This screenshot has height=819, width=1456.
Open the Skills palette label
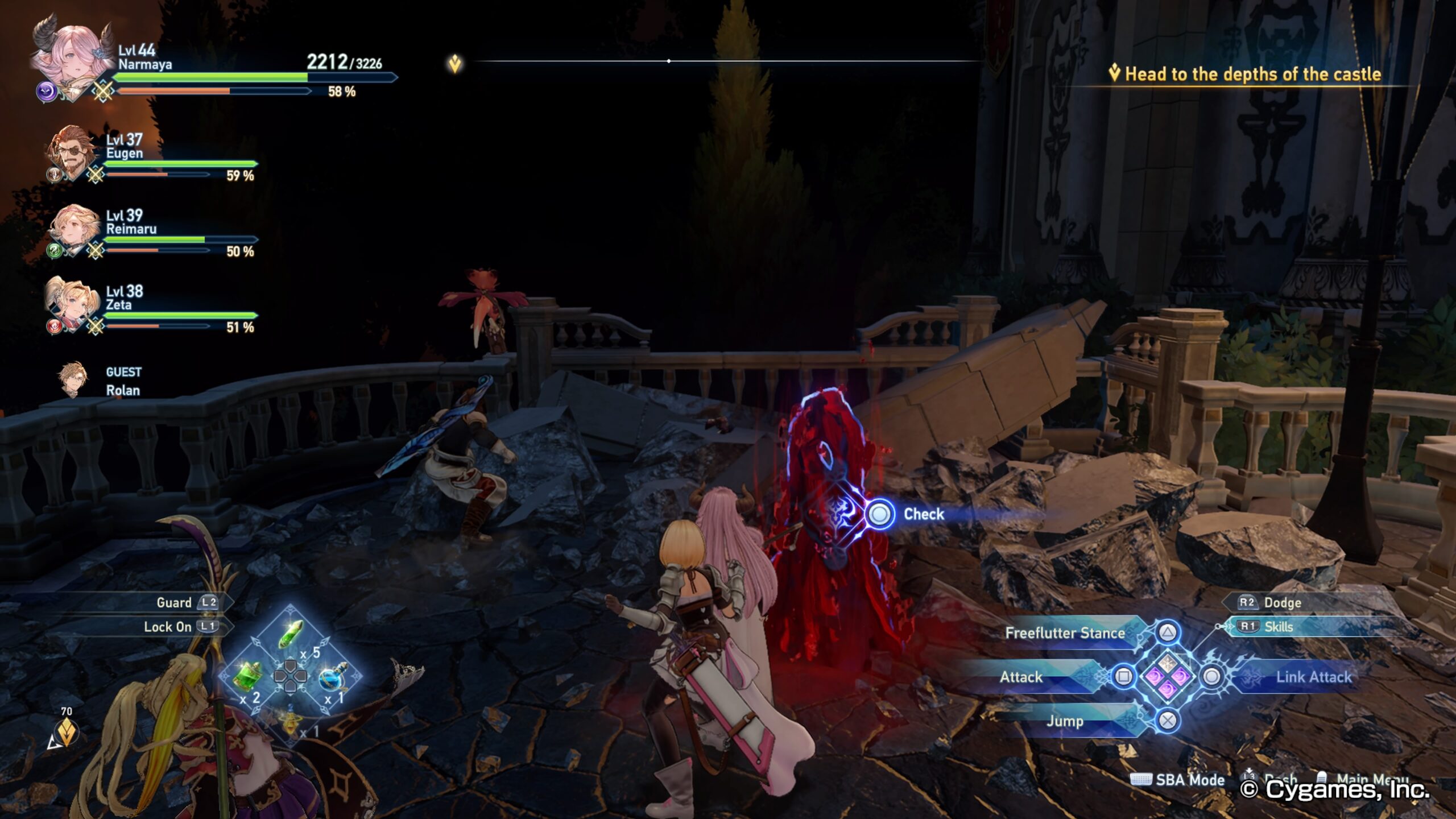coord(1278,627)
